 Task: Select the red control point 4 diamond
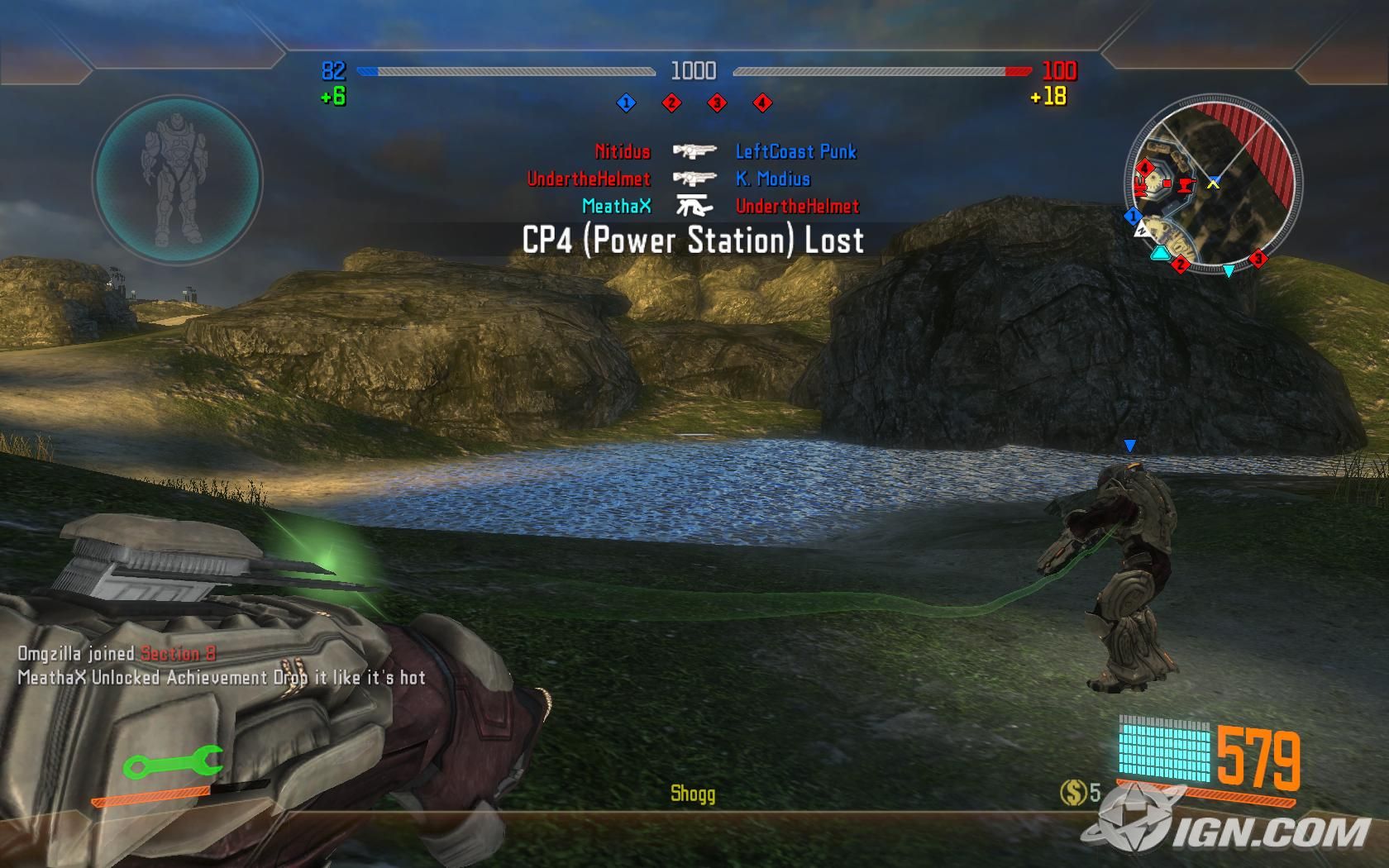(762, 103)
